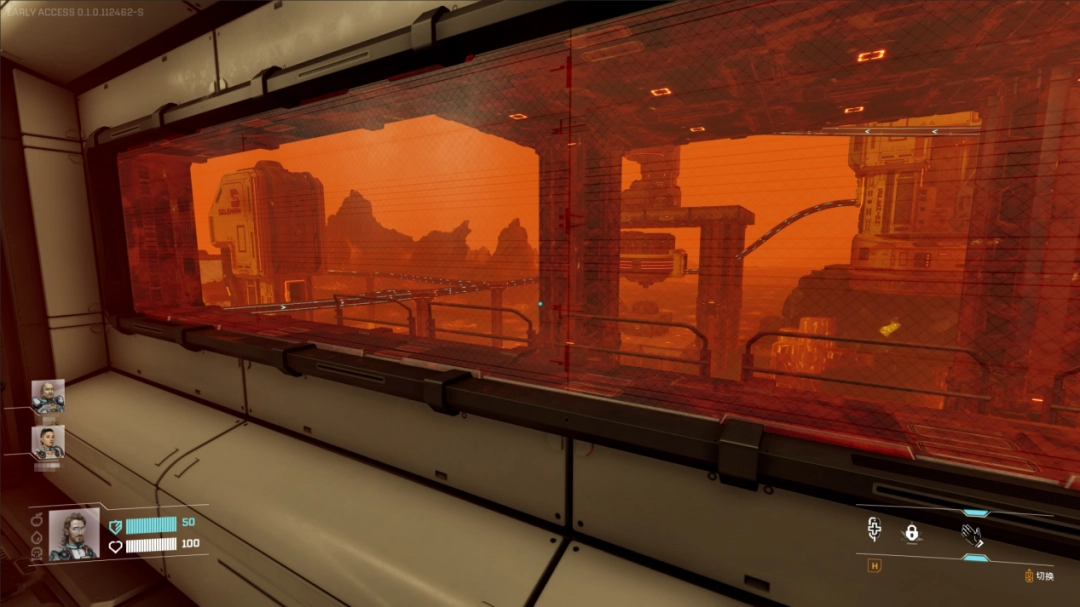
Task: Select the bare hands weapon slot
Action: coord(972,534)
